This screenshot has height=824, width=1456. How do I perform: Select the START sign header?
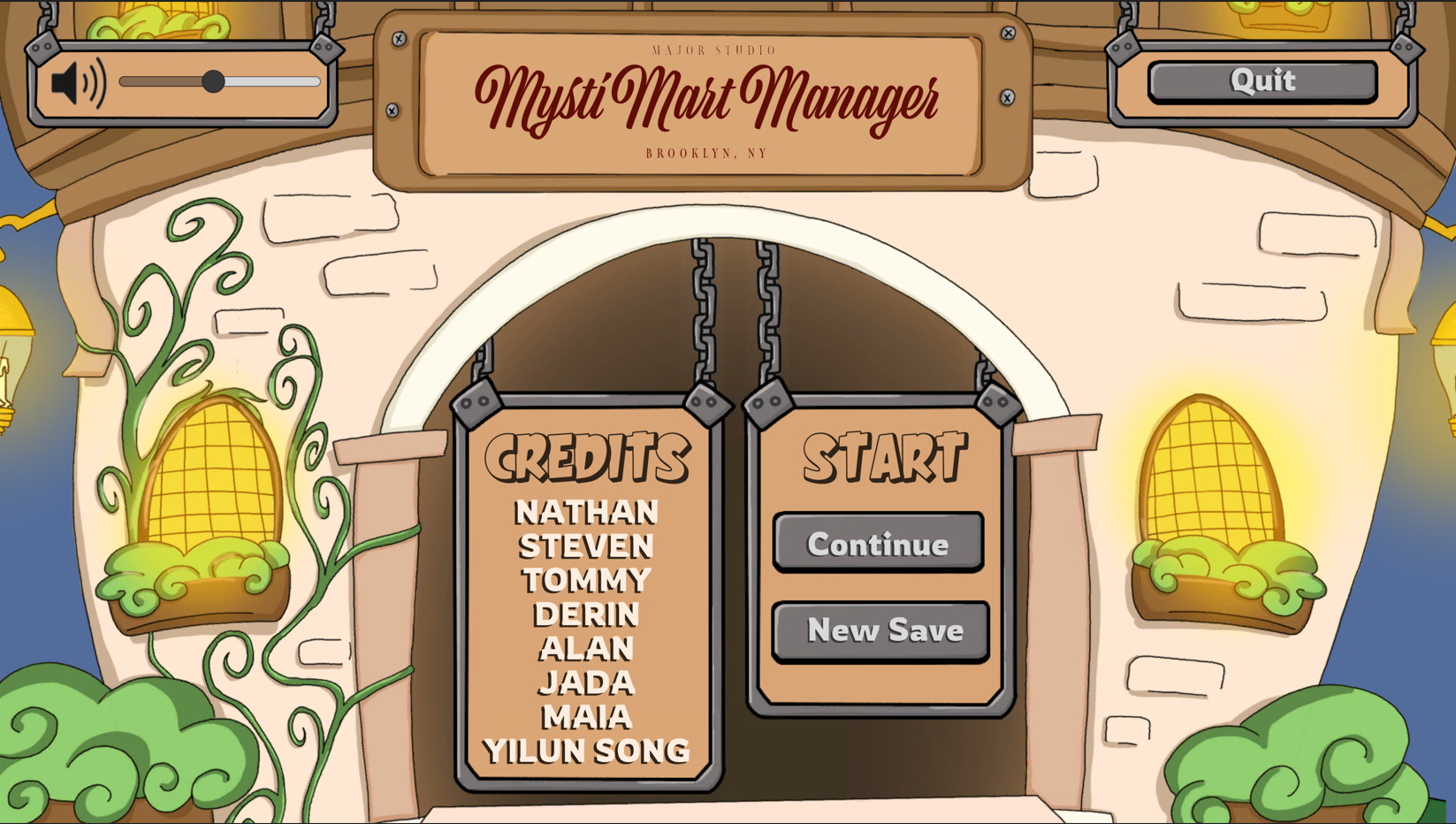coord(883,456)
